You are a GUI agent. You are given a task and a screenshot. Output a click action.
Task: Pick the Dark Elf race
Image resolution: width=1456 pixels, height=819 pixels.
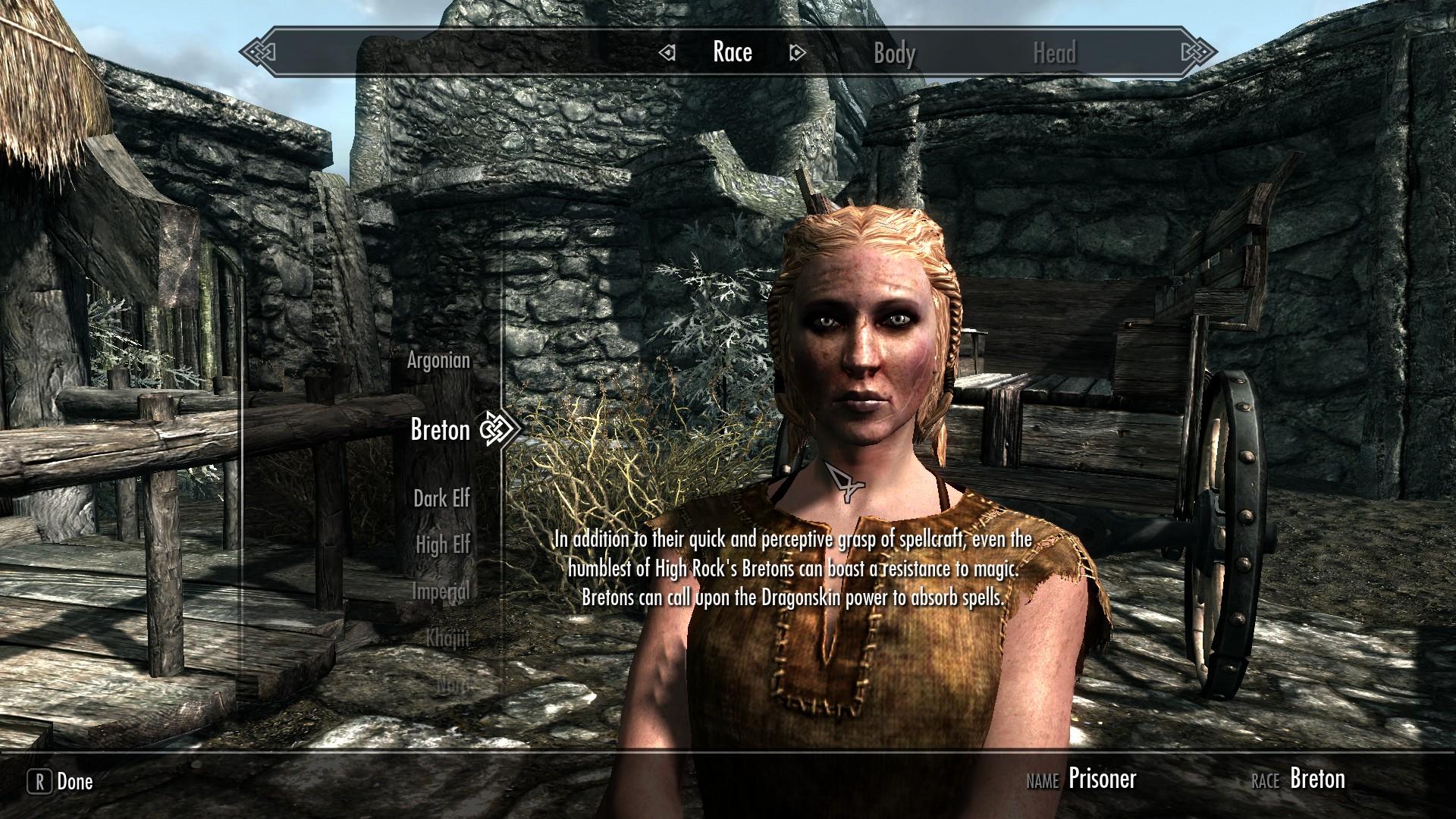[441, 498]
